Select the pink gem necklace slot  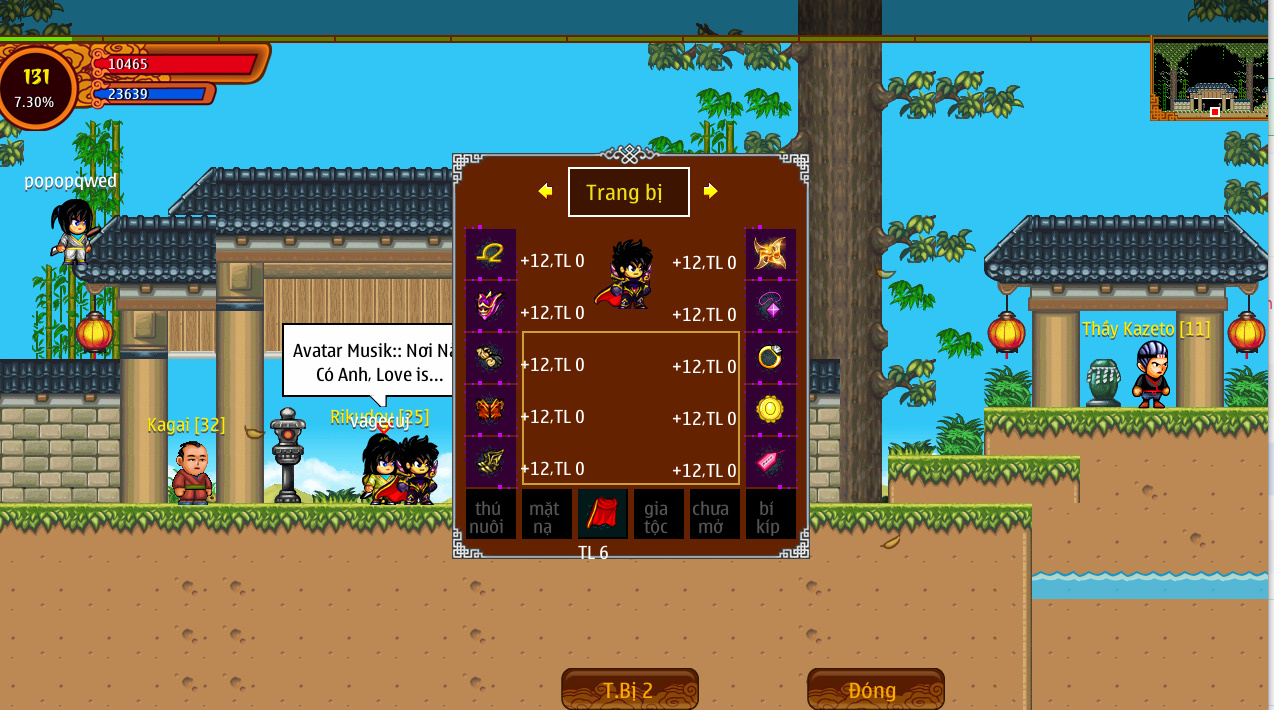point(770,306)
